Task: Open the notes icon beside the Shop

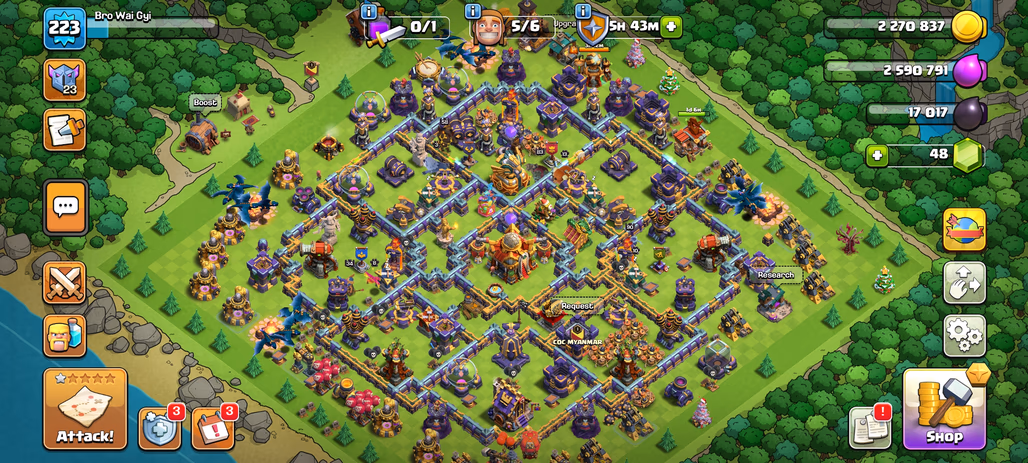Action: (869, 427)
